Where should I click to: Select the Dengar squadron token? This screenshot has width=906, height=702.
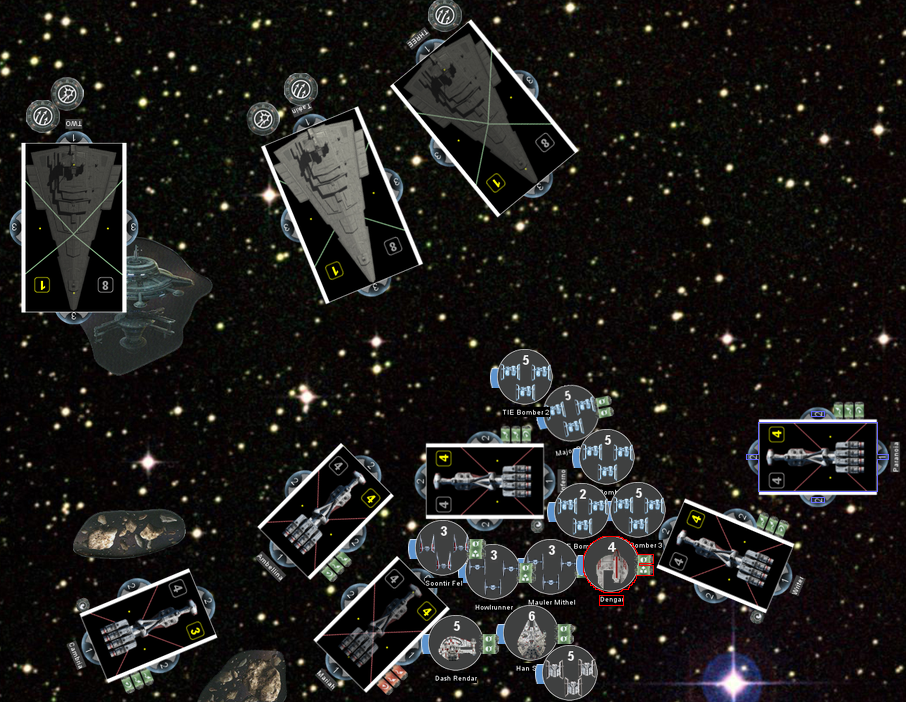610,564
